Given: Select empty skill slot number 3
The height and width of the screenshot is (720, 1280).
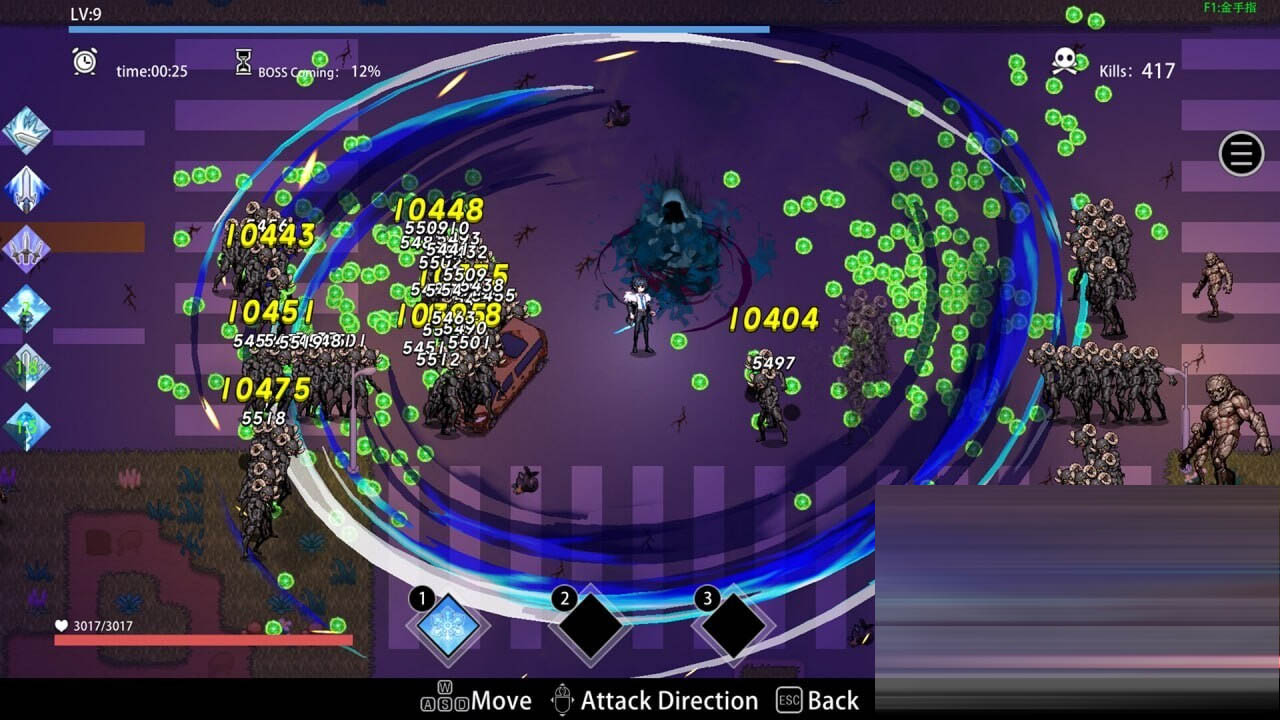Looking at the screenshot, I should tap(734, 626).
